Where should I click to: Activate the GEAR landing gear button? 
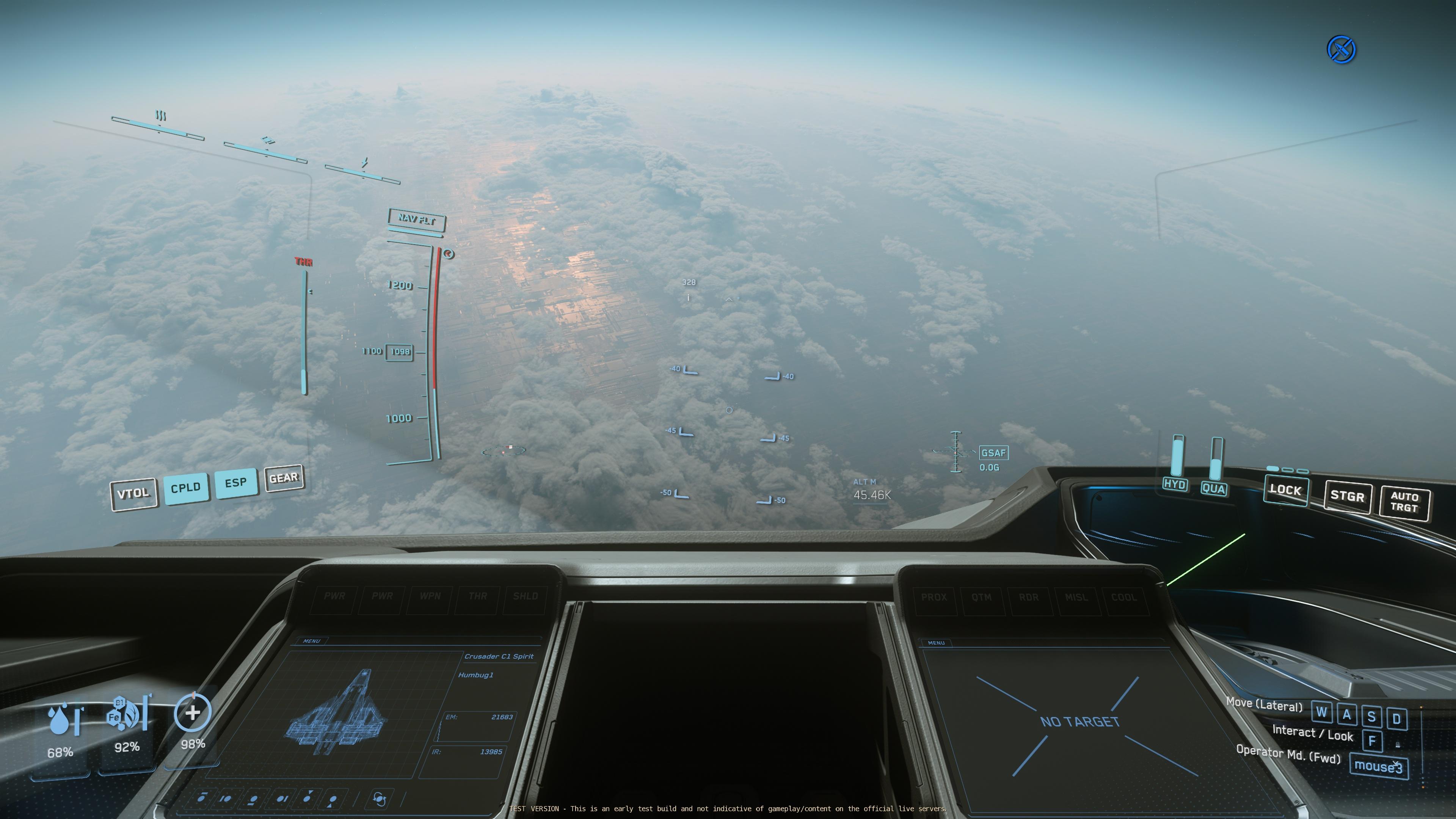click(284, 478)
